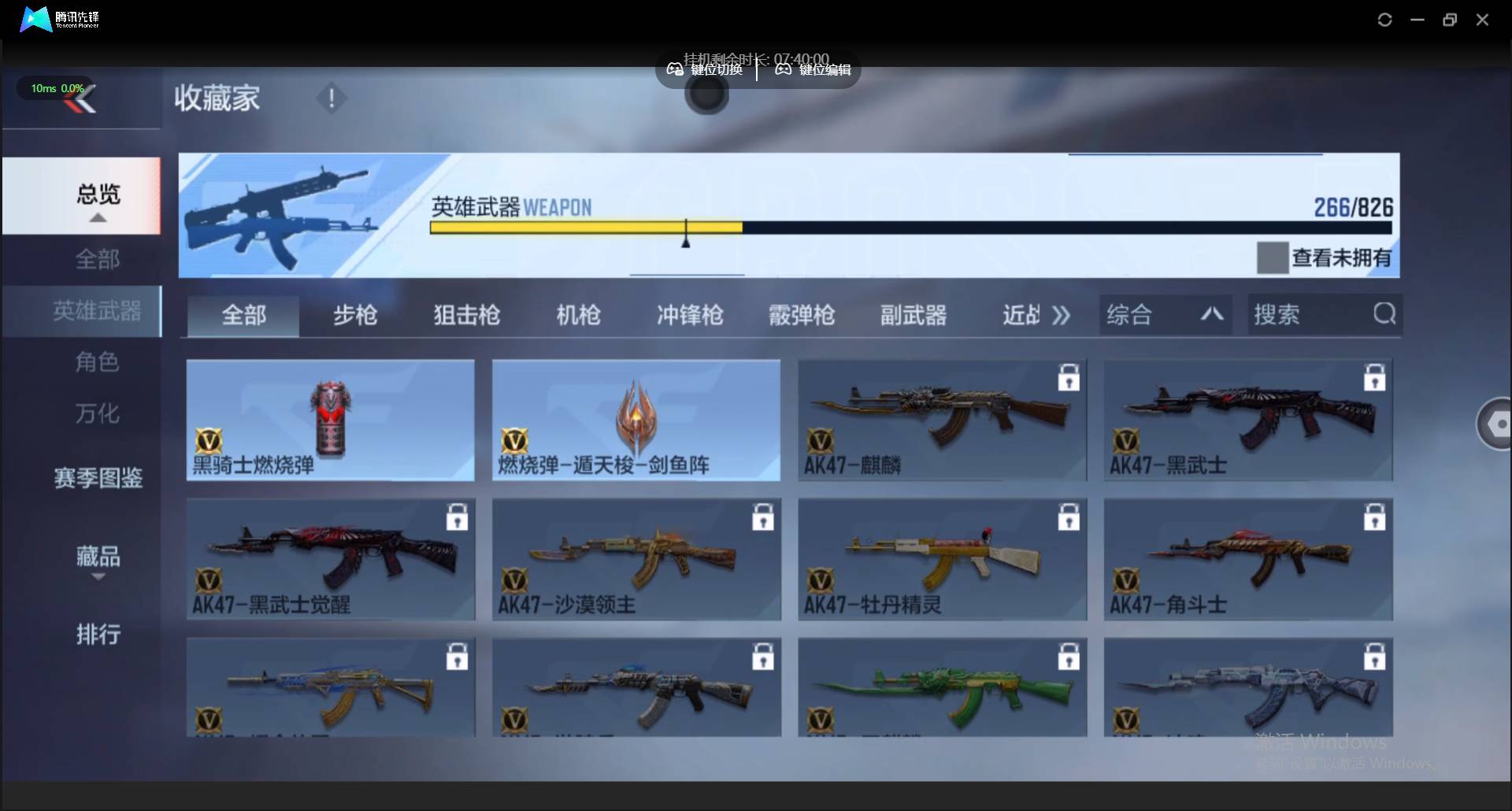
Task: Enable the 查看未拥有 checkbox
Action: point(1273,257)
